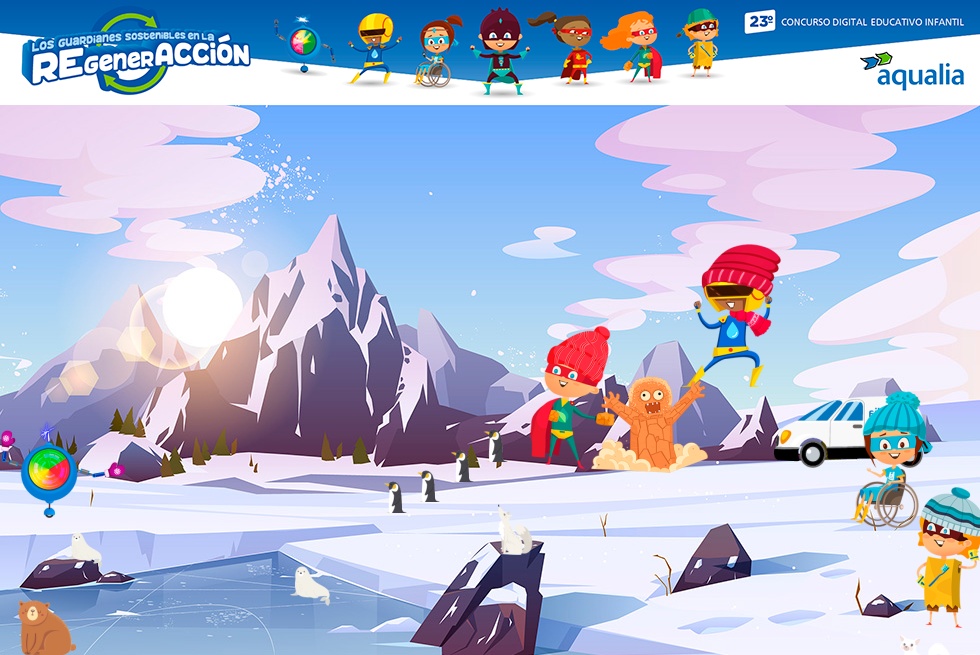
Task: Click the REgenerACCIÓN game logo
Action: point(136,55)
